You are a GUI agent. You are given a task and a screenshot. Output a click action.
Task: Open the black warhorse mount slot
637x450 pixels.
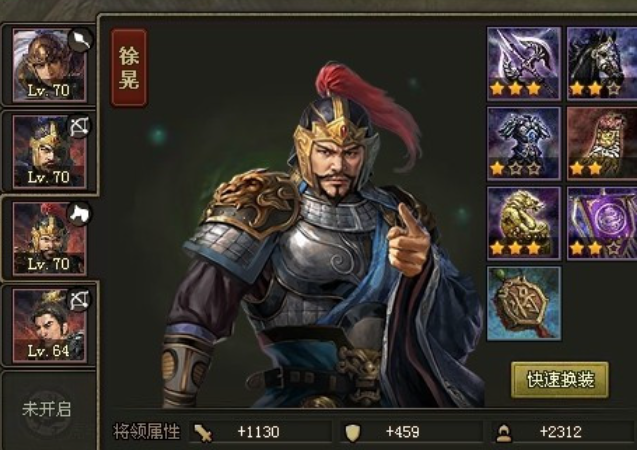pos(602,62)
